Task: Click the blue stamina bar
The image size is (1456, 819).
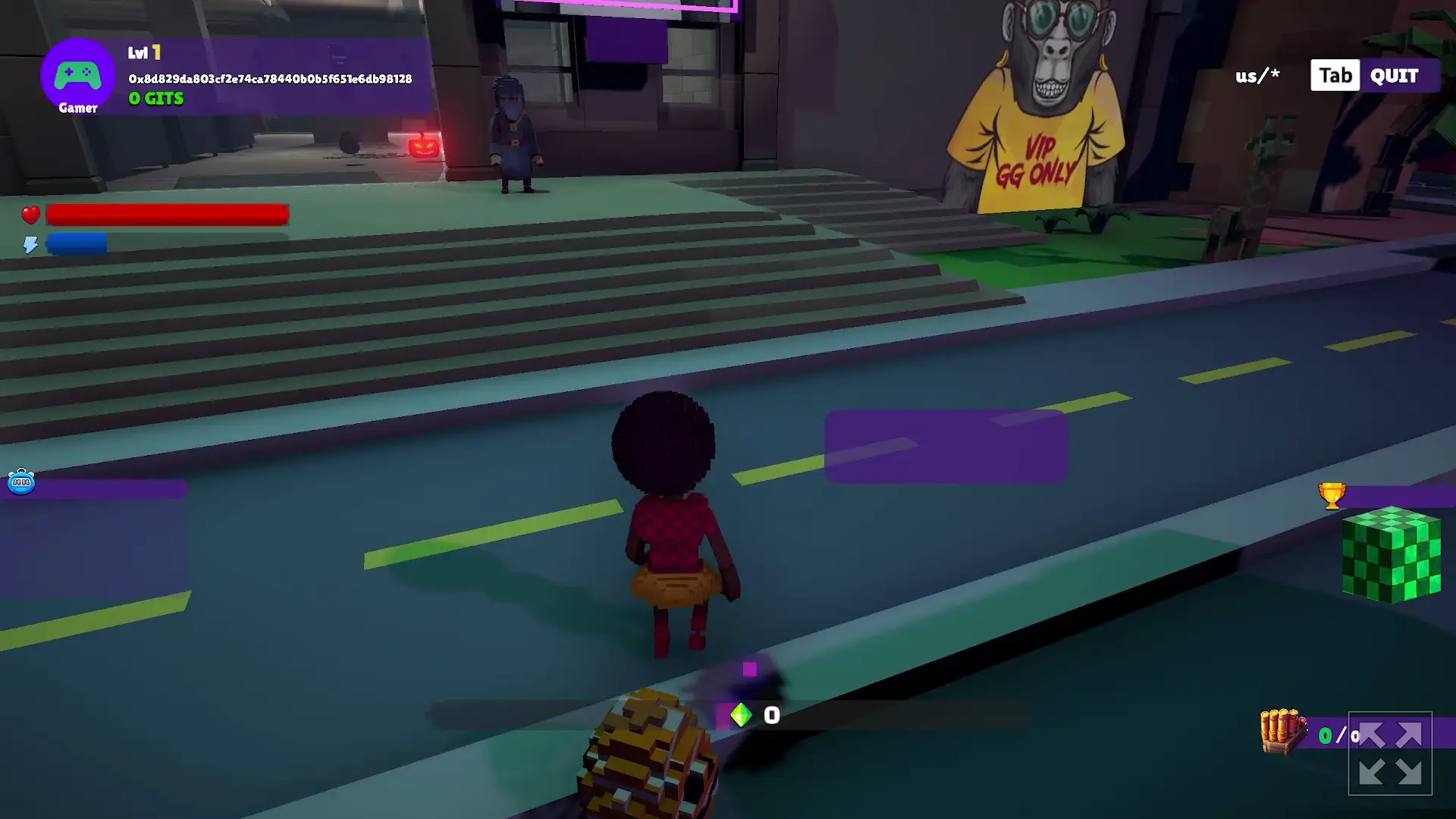Action: click(78, 244)
